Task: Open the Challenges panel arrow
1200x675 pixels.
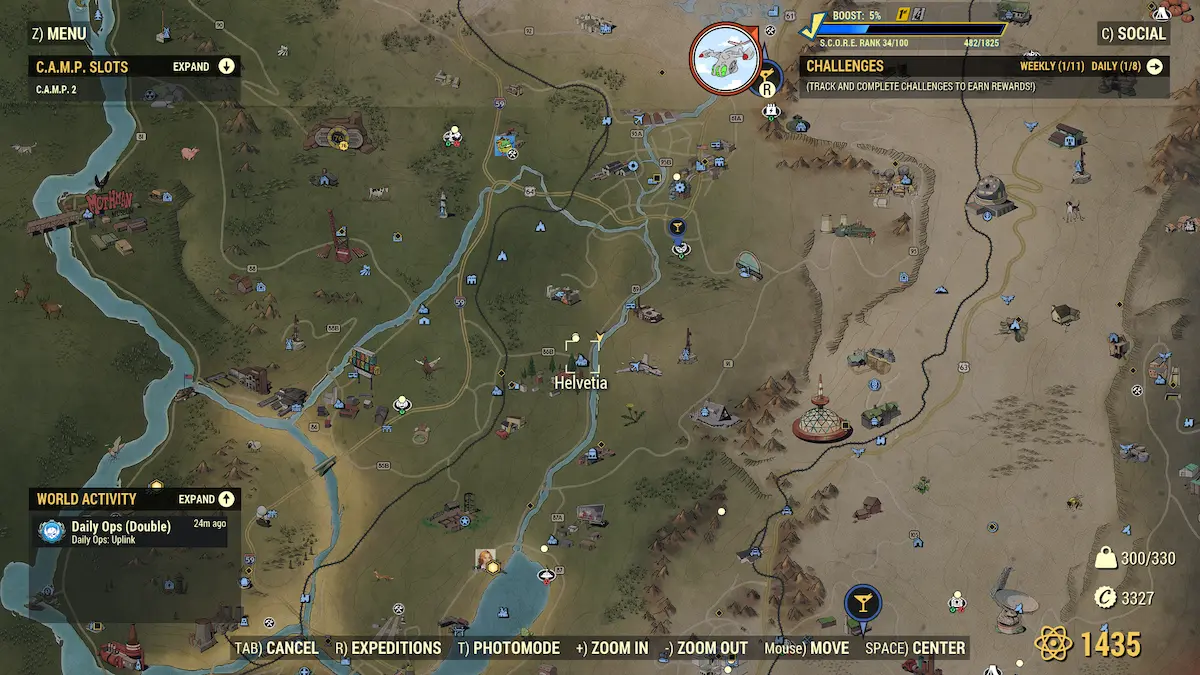Action: coord(1155,67)
